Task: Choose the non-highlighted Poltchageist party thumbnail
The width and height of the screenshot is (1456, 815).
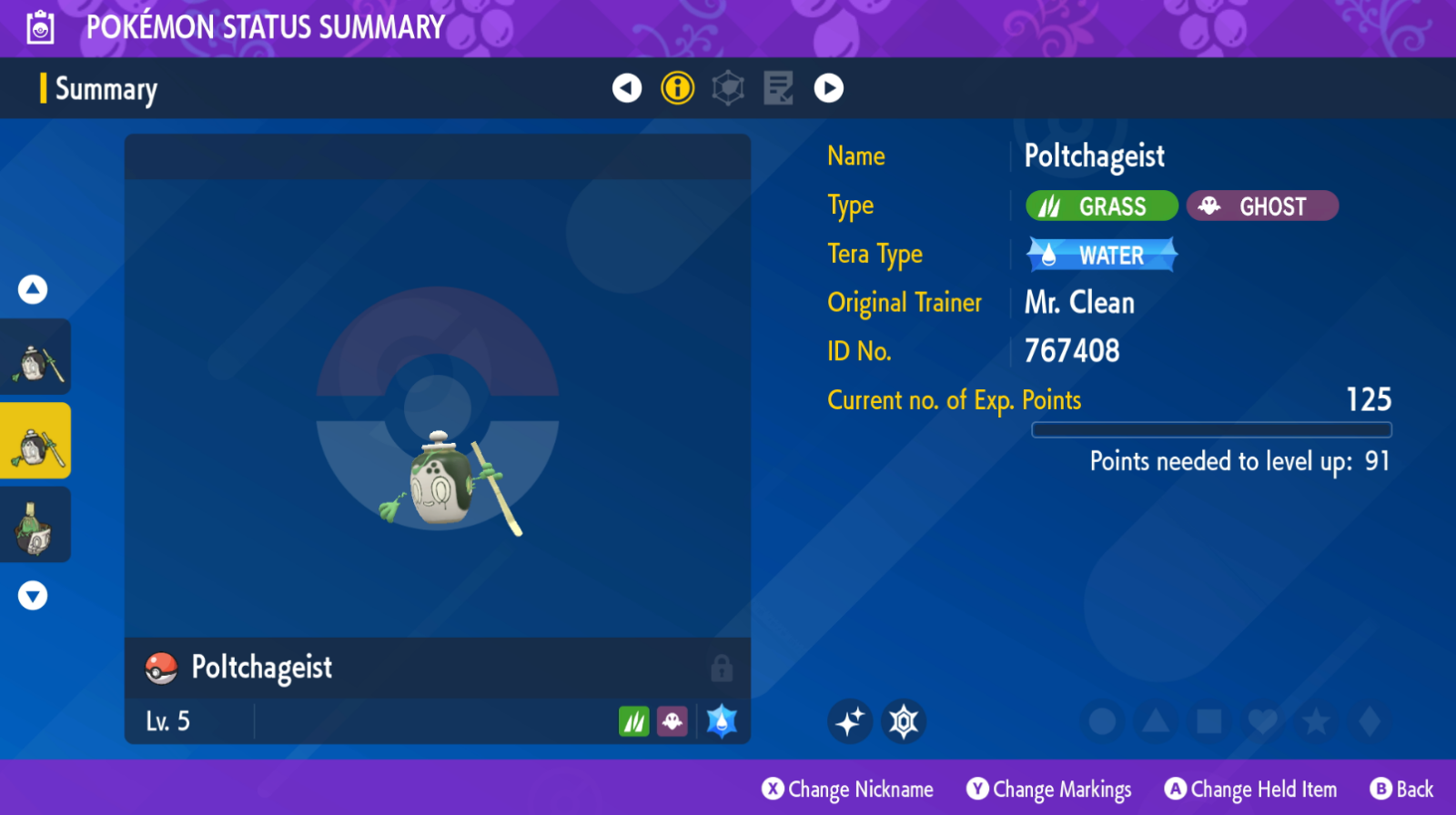Action: pyautogui.click(x=35, y=357)
